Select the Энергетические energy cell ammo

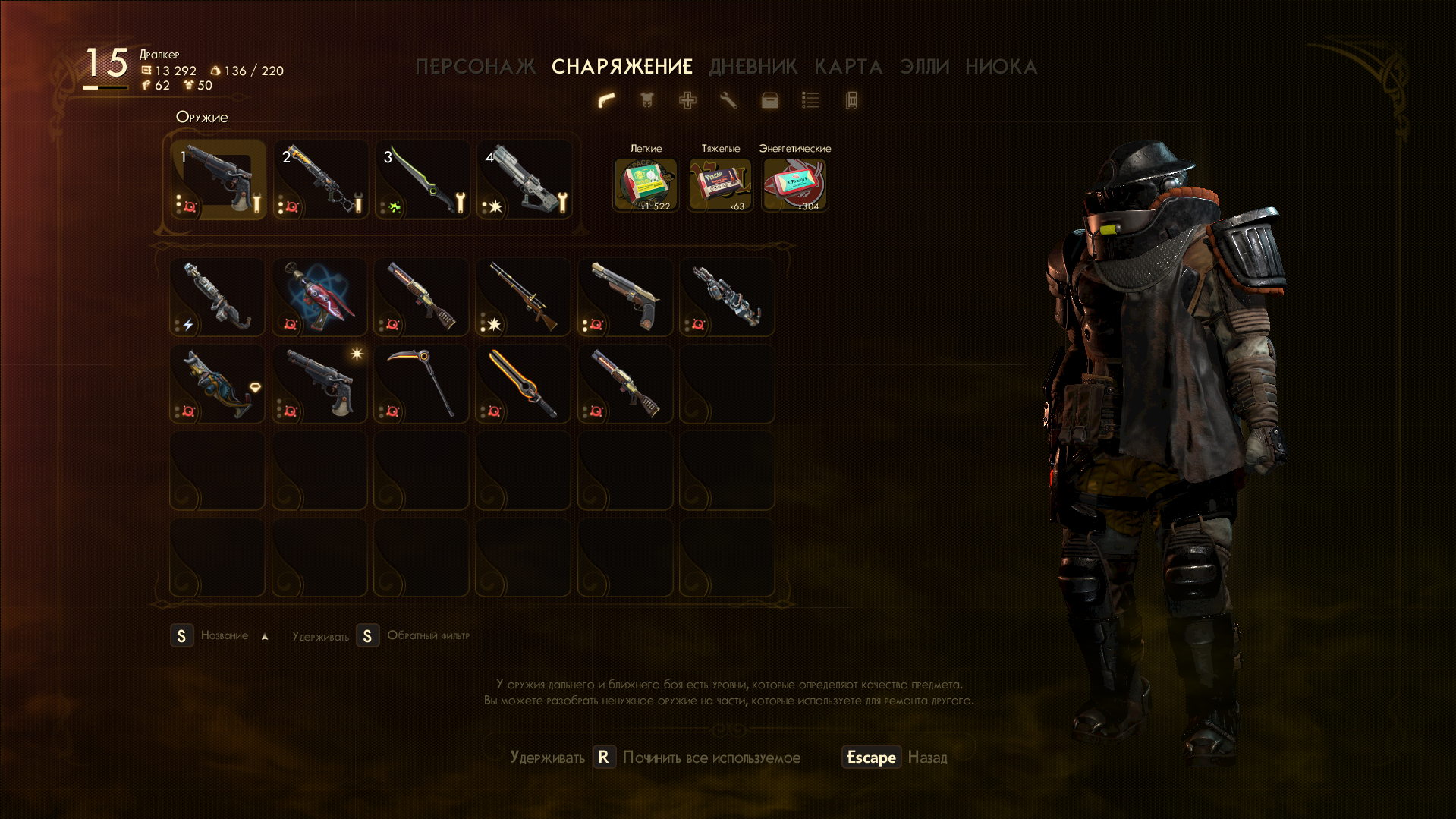coord(794,184)
